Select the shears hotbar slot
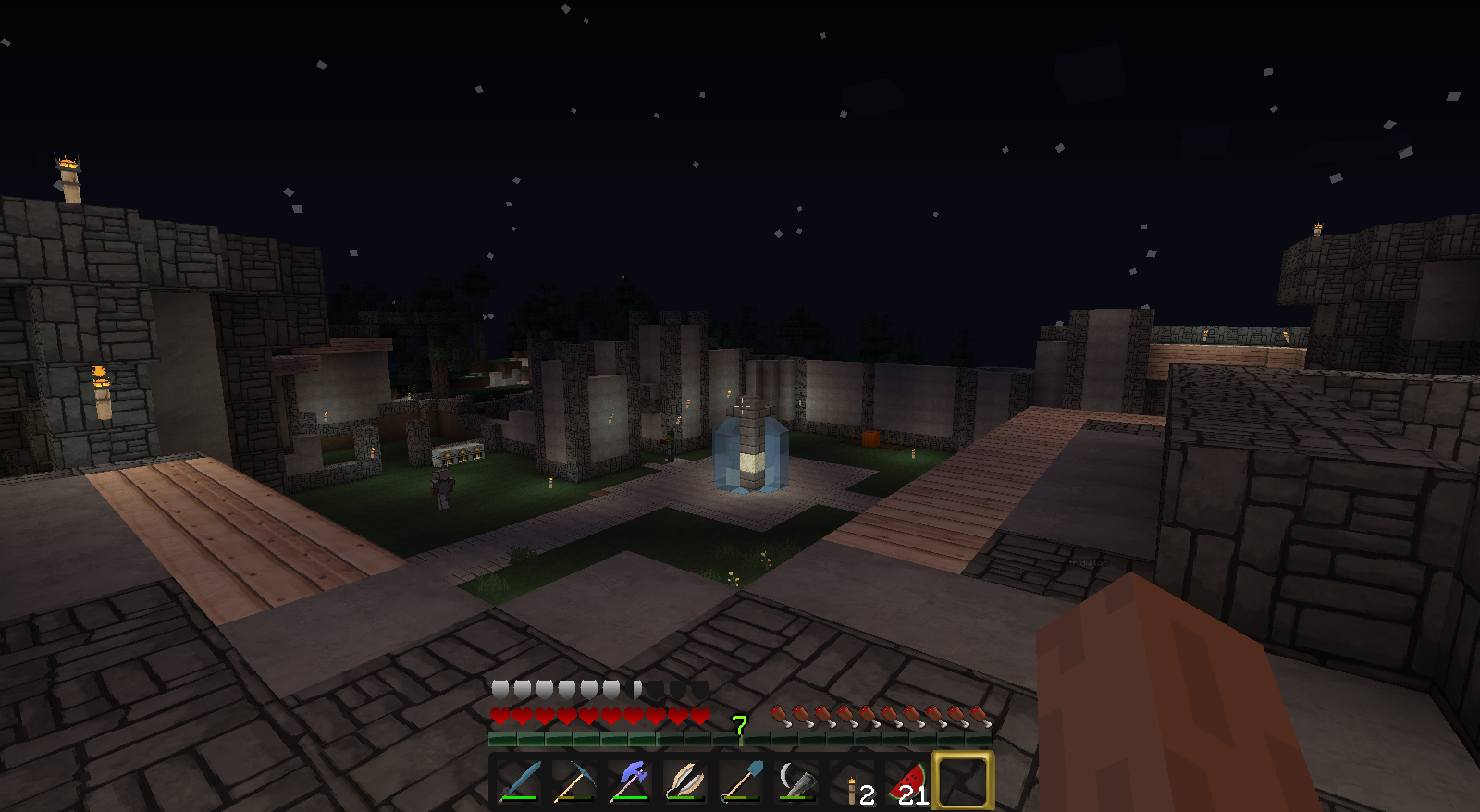This screenshot has height=812, width=1480. click(x=685, y=781)
